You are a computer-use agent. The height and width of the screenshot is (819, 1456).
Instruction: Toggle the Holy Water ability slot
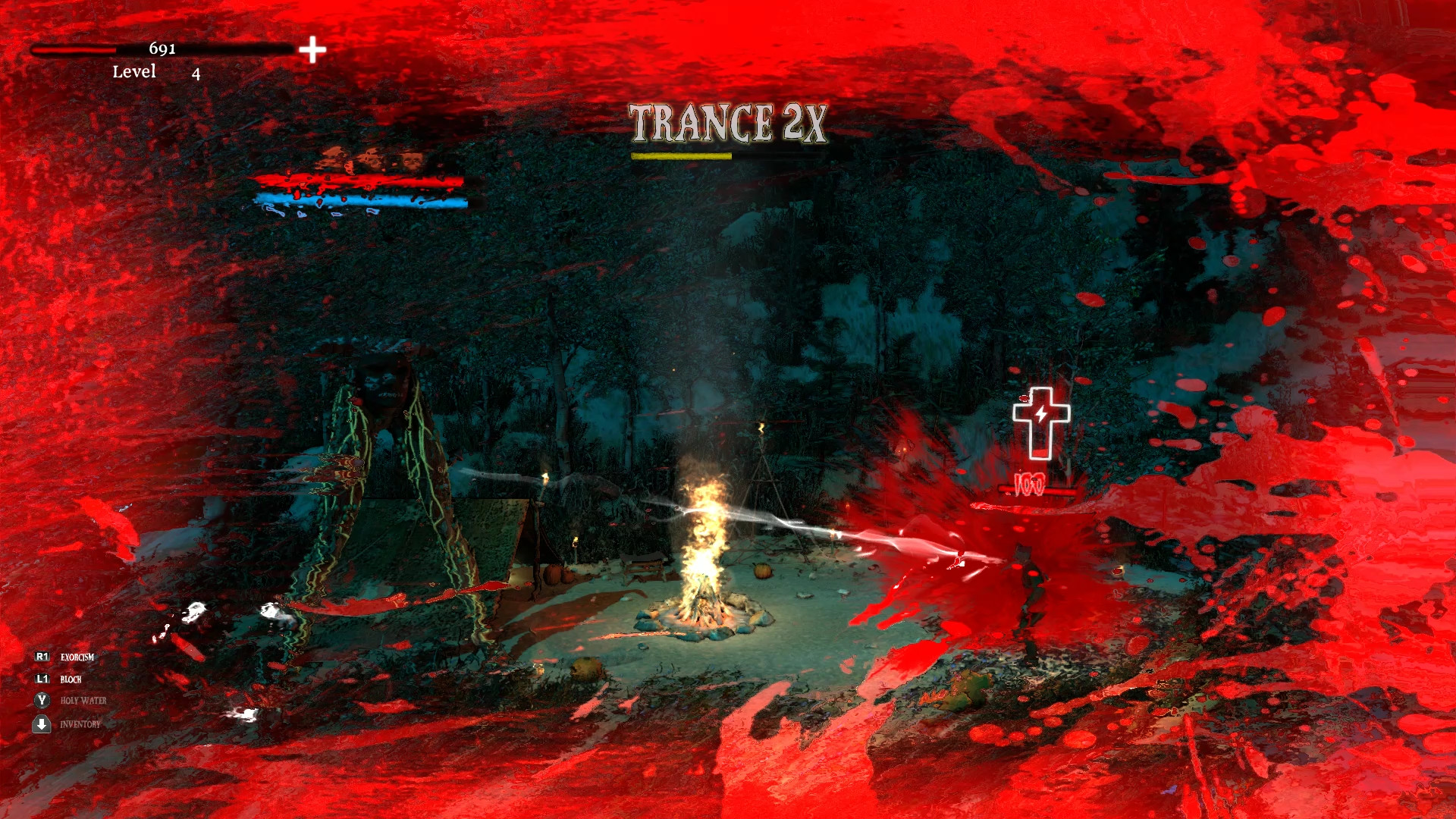(43, 701)
